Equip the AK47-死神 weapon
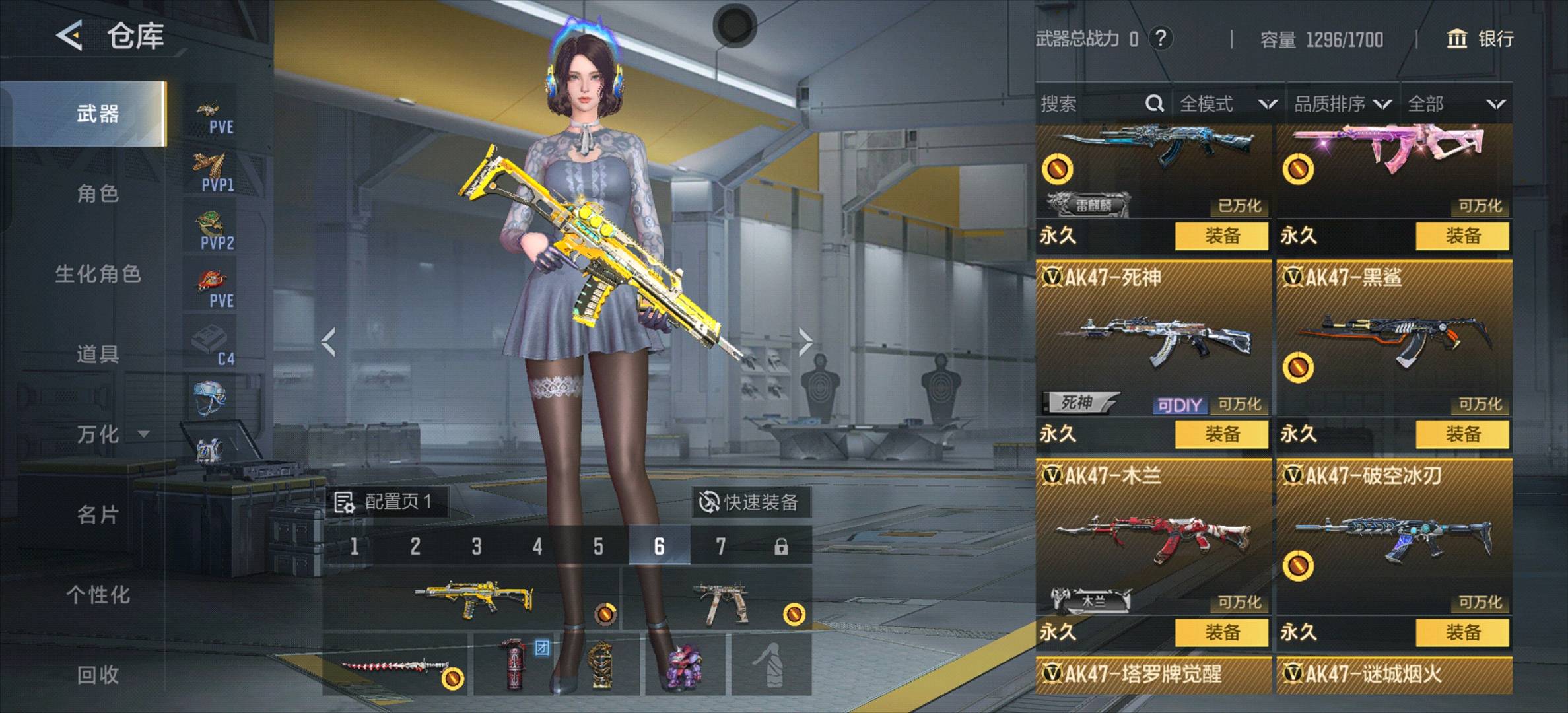Viewport: 1568px width, 713px height. coord(1221,434)
